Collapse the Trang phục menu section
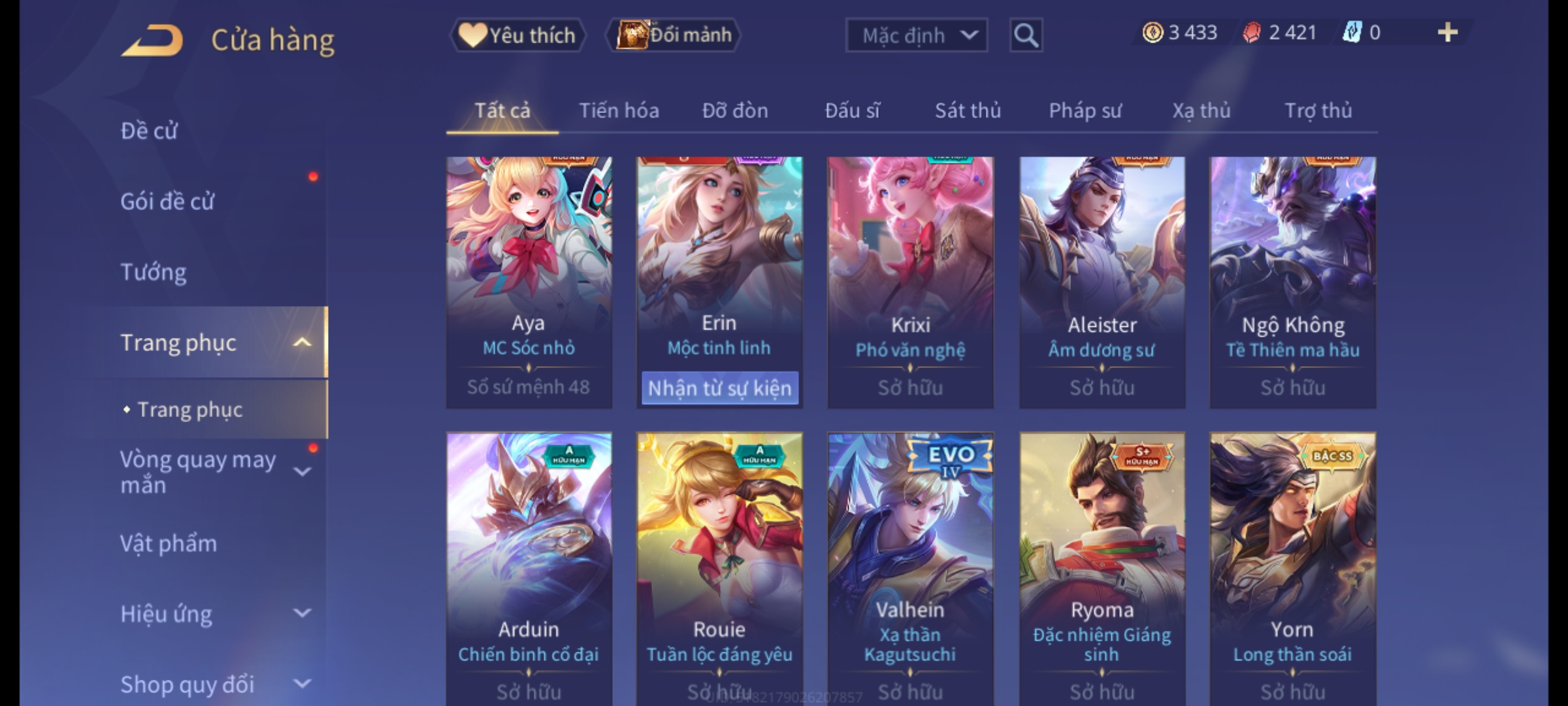The image size is (1568, 706). 301,343
